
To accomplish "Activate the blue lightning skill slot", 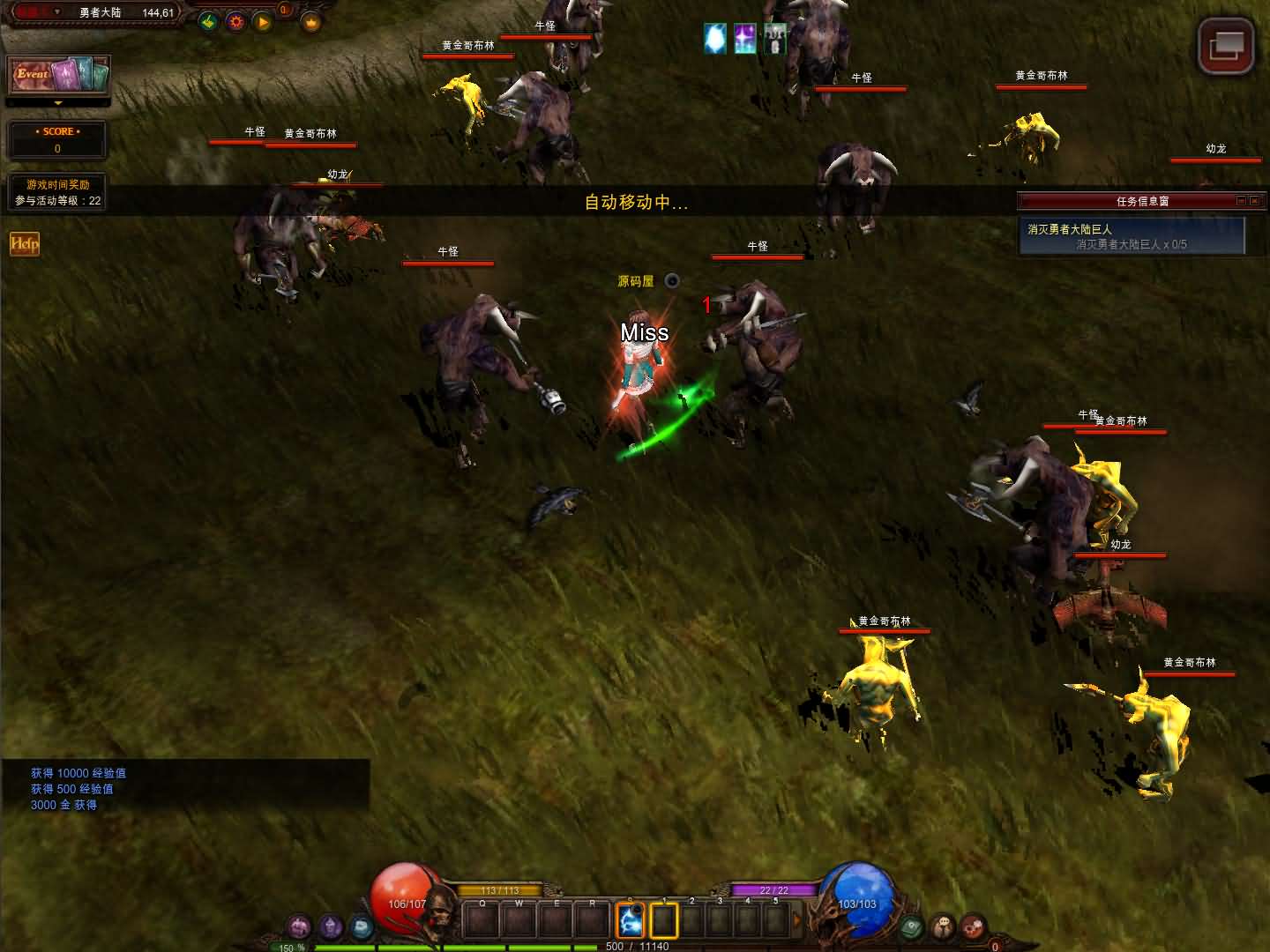I will coord(631,920).
